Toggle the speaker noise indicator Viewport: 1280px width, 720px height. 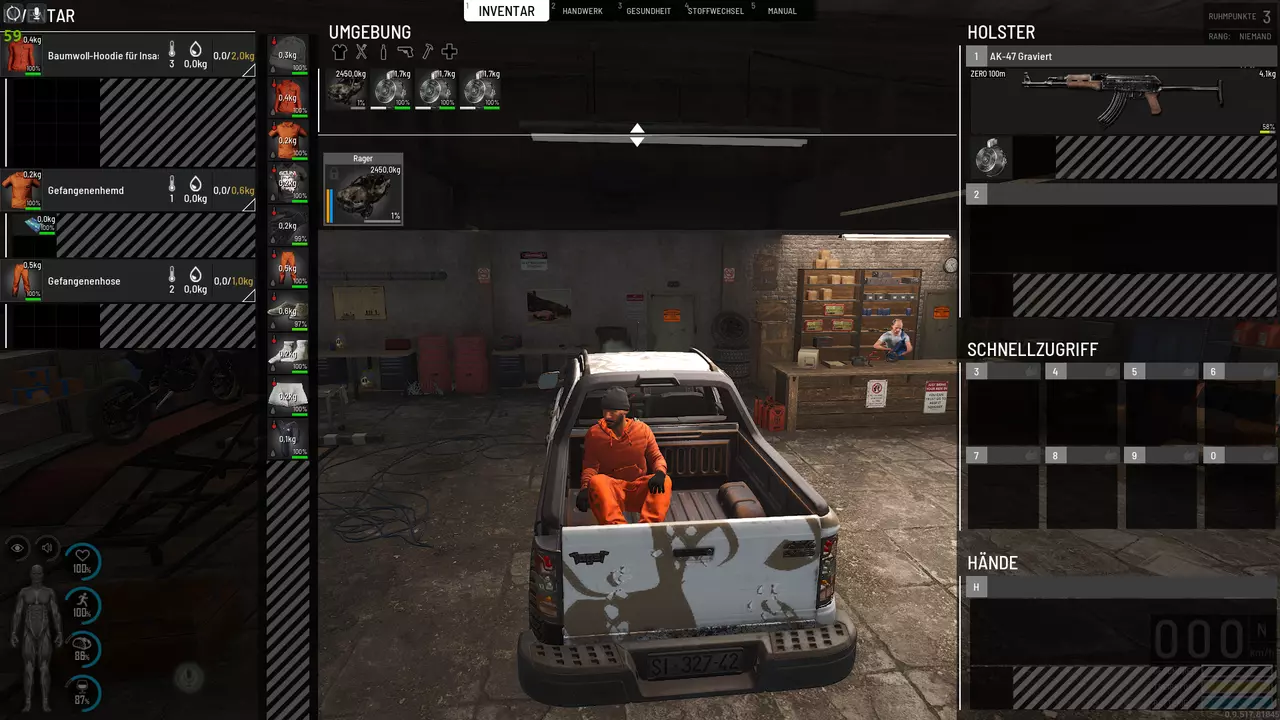47,548
